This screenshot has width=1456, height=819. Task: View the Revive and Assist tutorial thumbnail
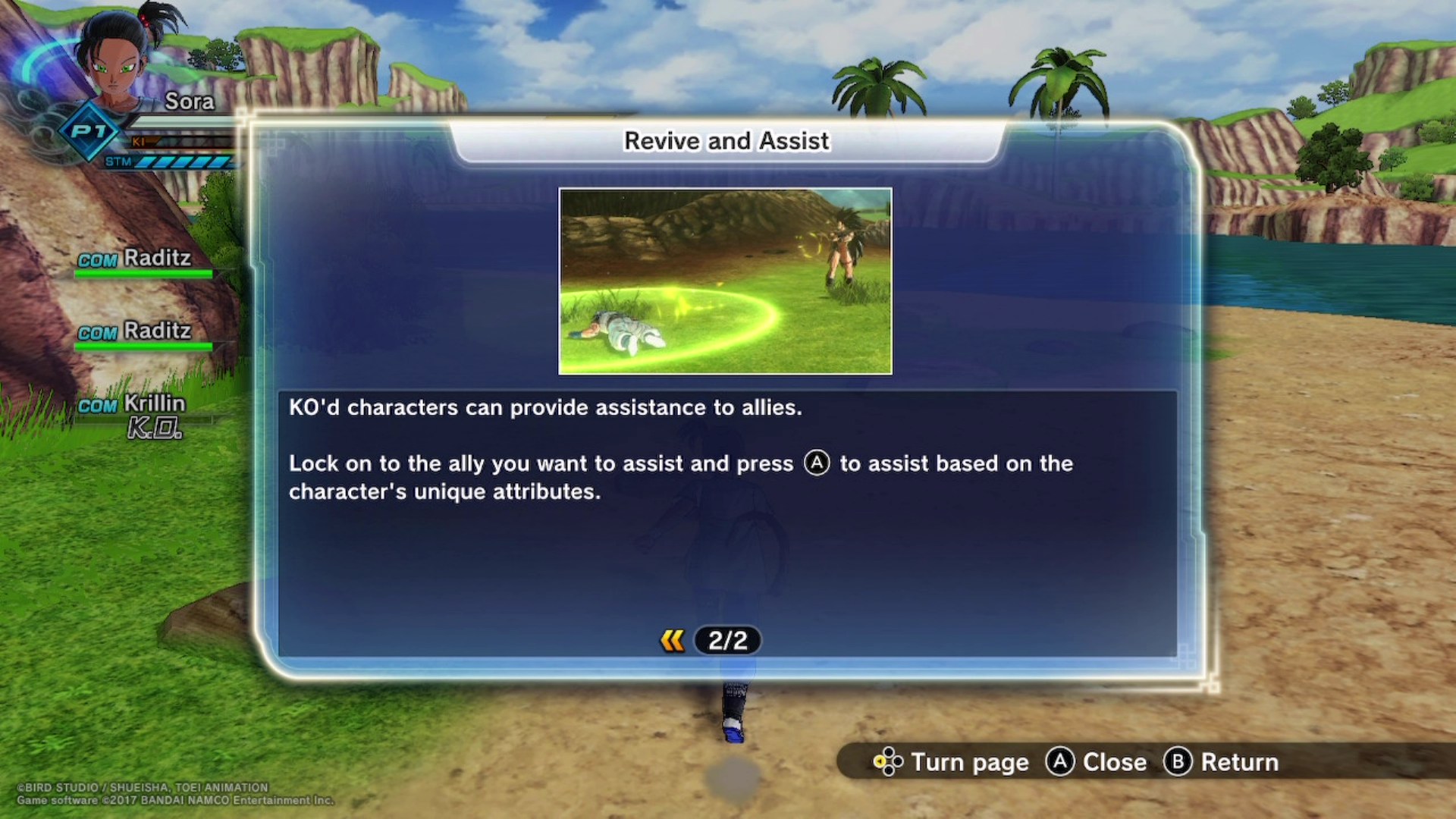[725, 281]
